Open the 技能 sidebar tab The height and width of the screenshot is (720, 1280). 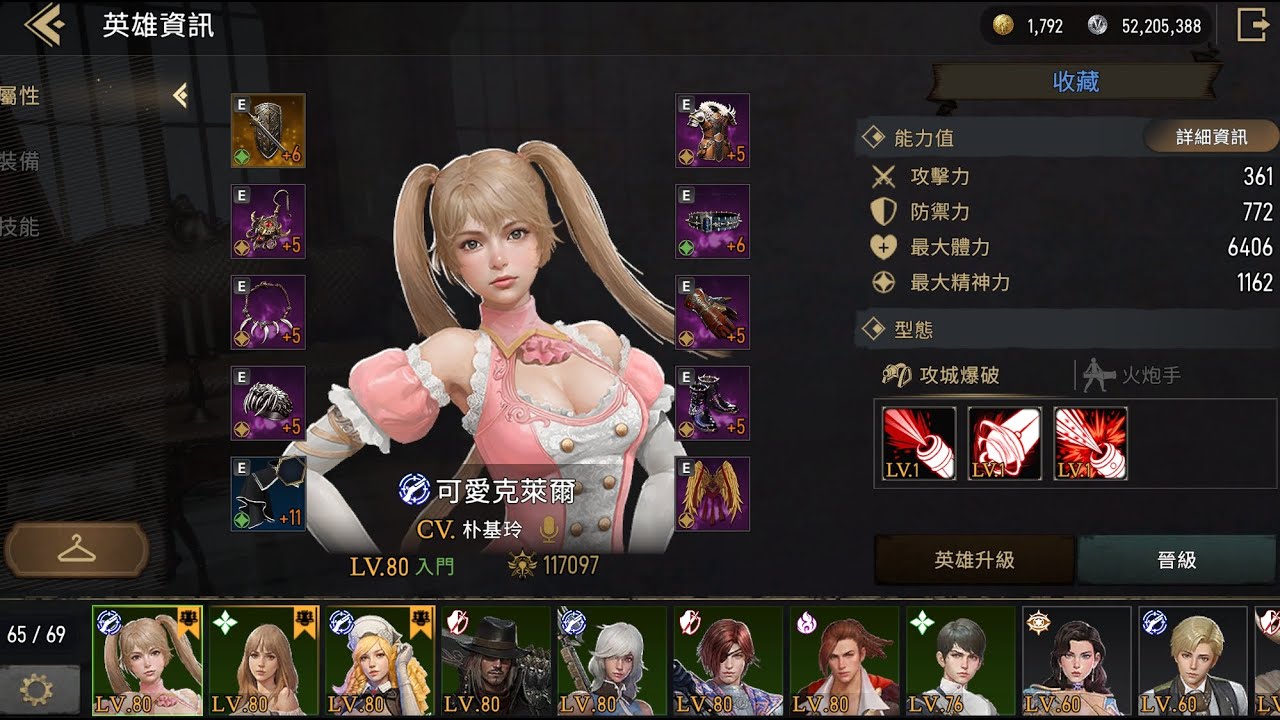click(x=20, y=228)
